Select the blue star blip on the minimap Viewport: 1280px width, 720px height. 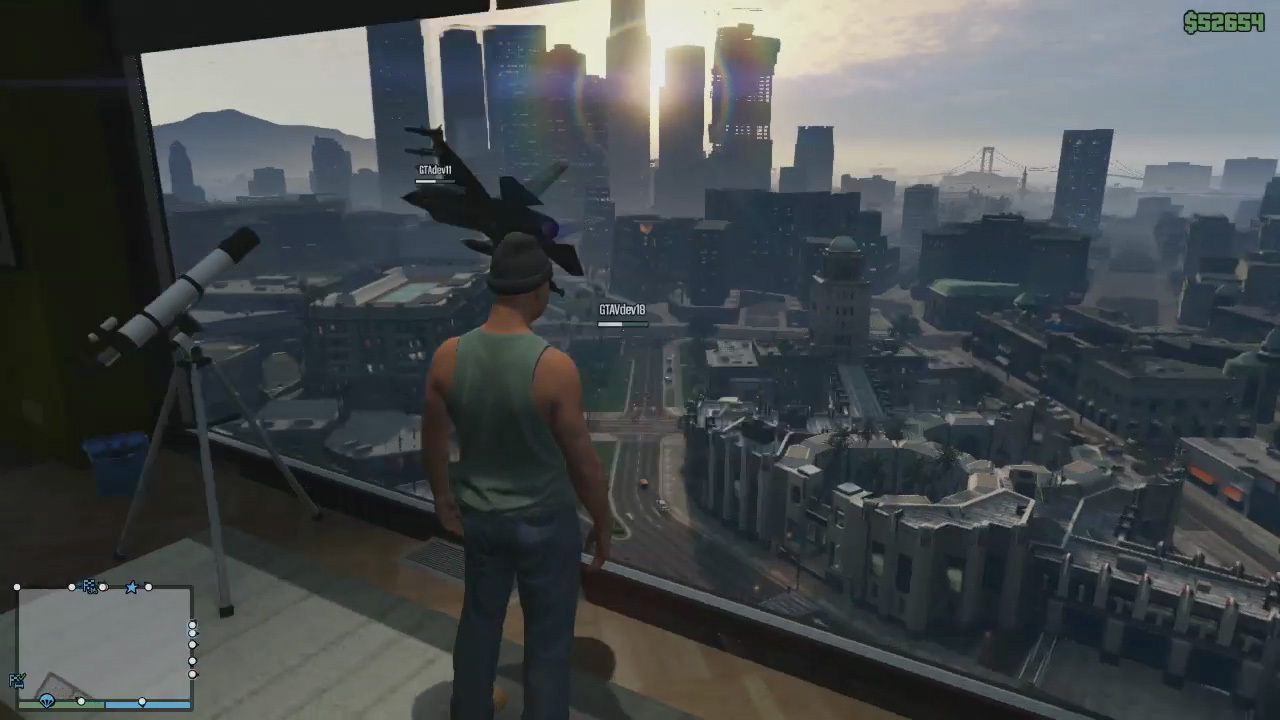pyautogui.click(x=131, y=587)
